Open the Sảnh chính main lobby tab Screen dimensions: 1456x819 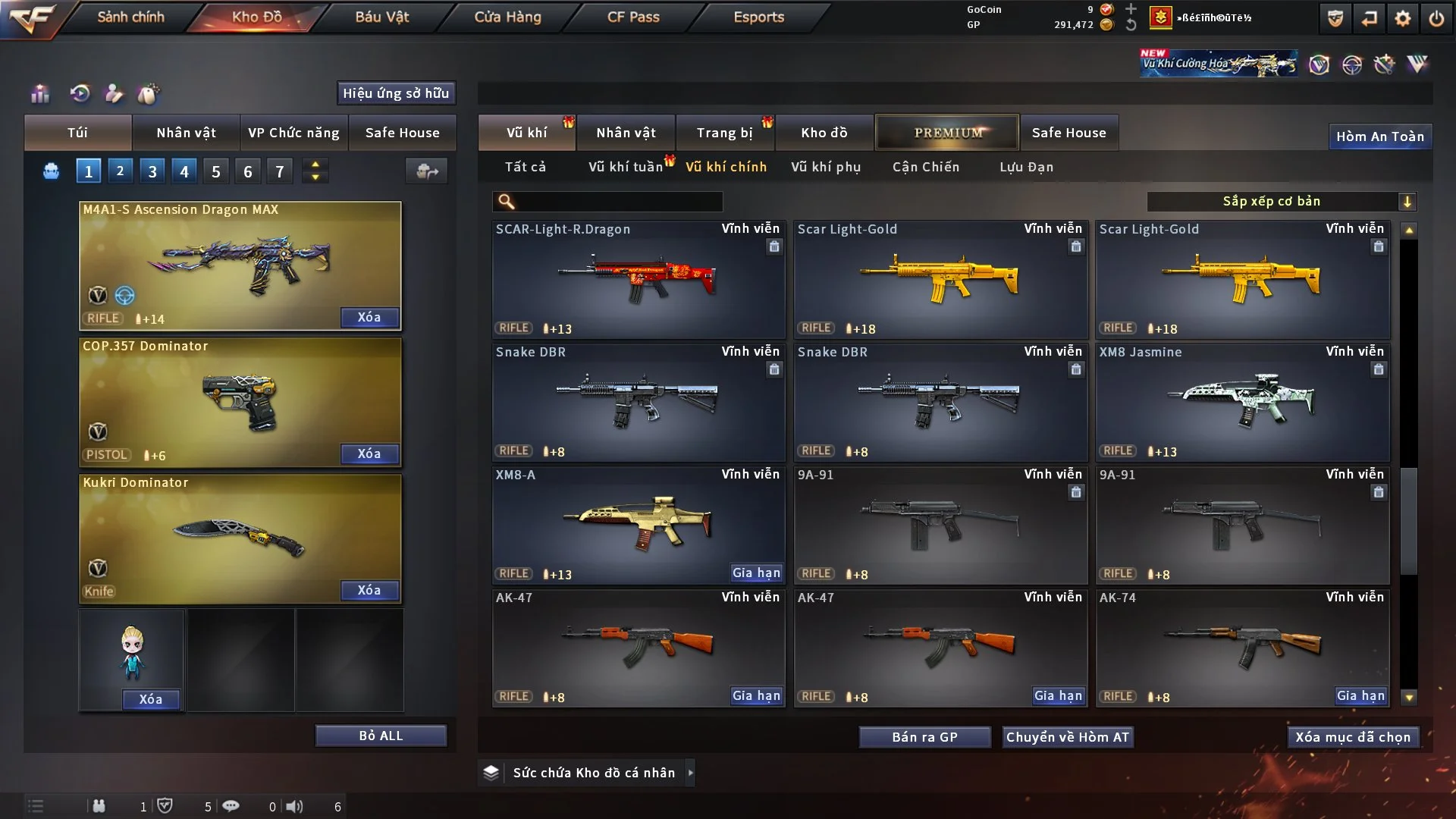pyautogui.click(x=130, y=17)
